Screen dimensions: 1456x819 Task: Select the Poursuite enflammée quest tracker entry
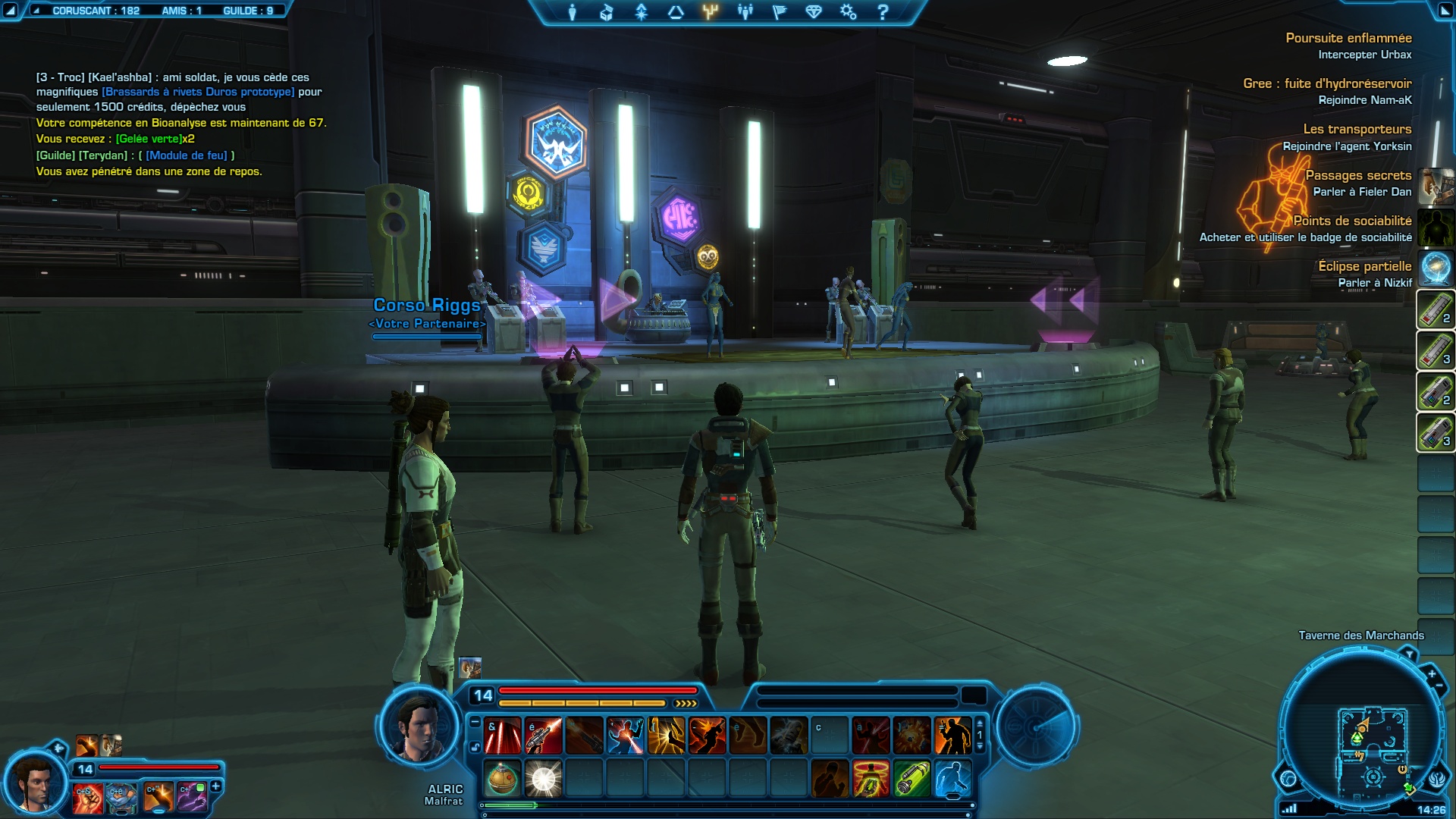pos(1348,38)
